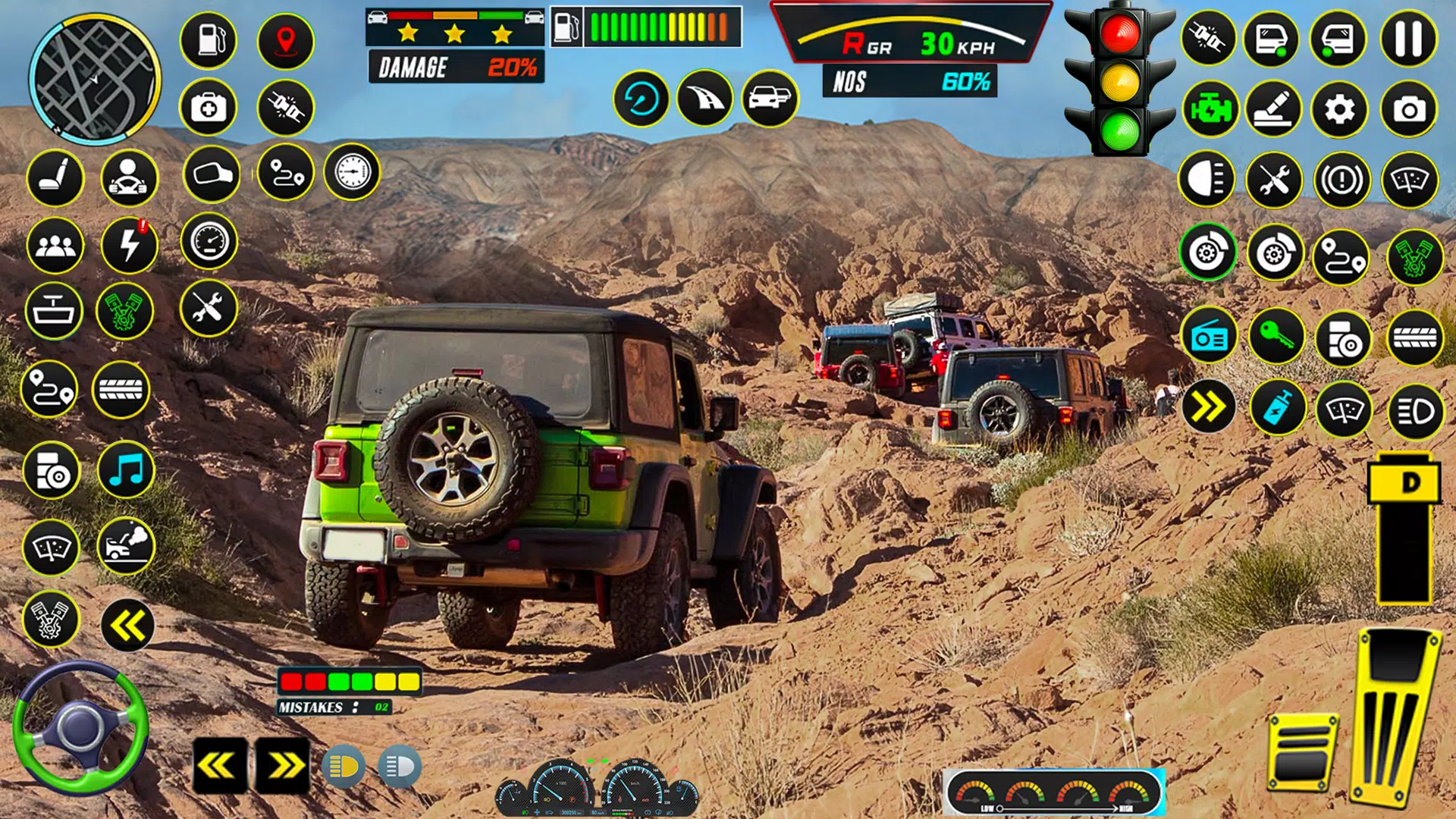Turn on the blue radio icon
This screenshot has height=819, width=1456.
click(x=1209, y=337)
